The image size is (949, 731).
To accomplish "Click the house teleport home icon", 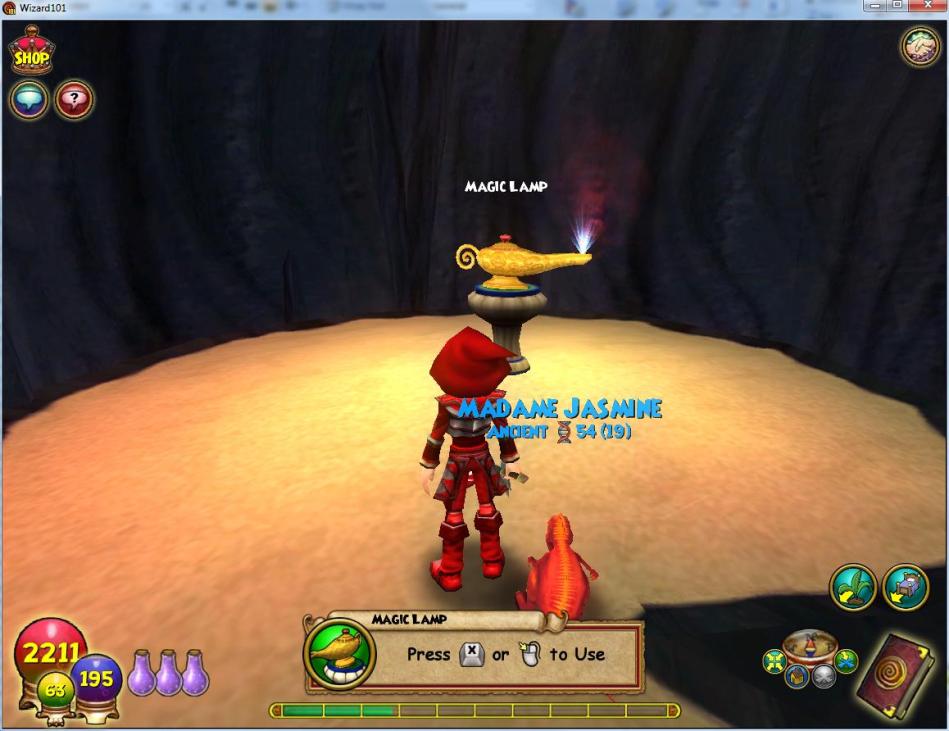I will coord(797,679).
